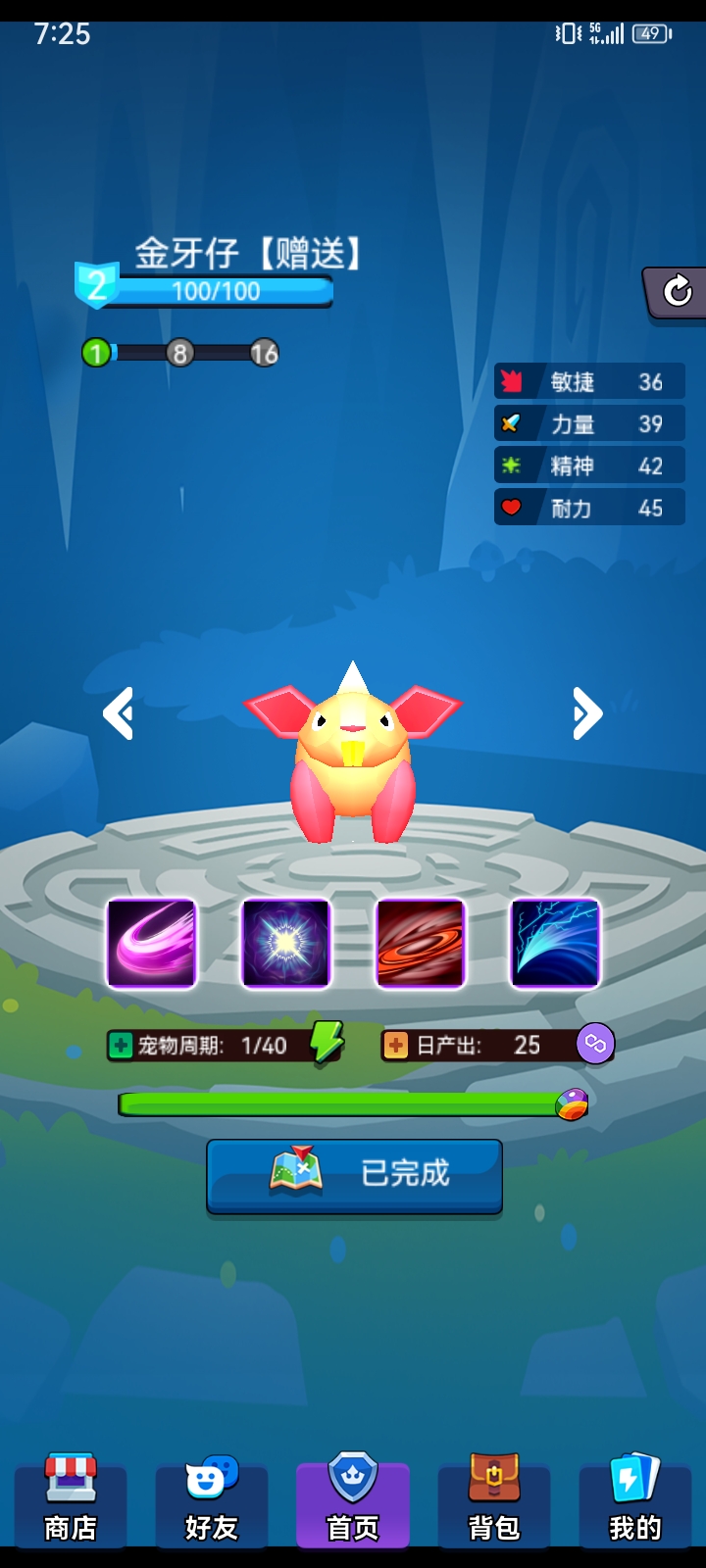Open the 商店 shop tab
This screenshot has width=706, height=1568.
[71, 1501]
